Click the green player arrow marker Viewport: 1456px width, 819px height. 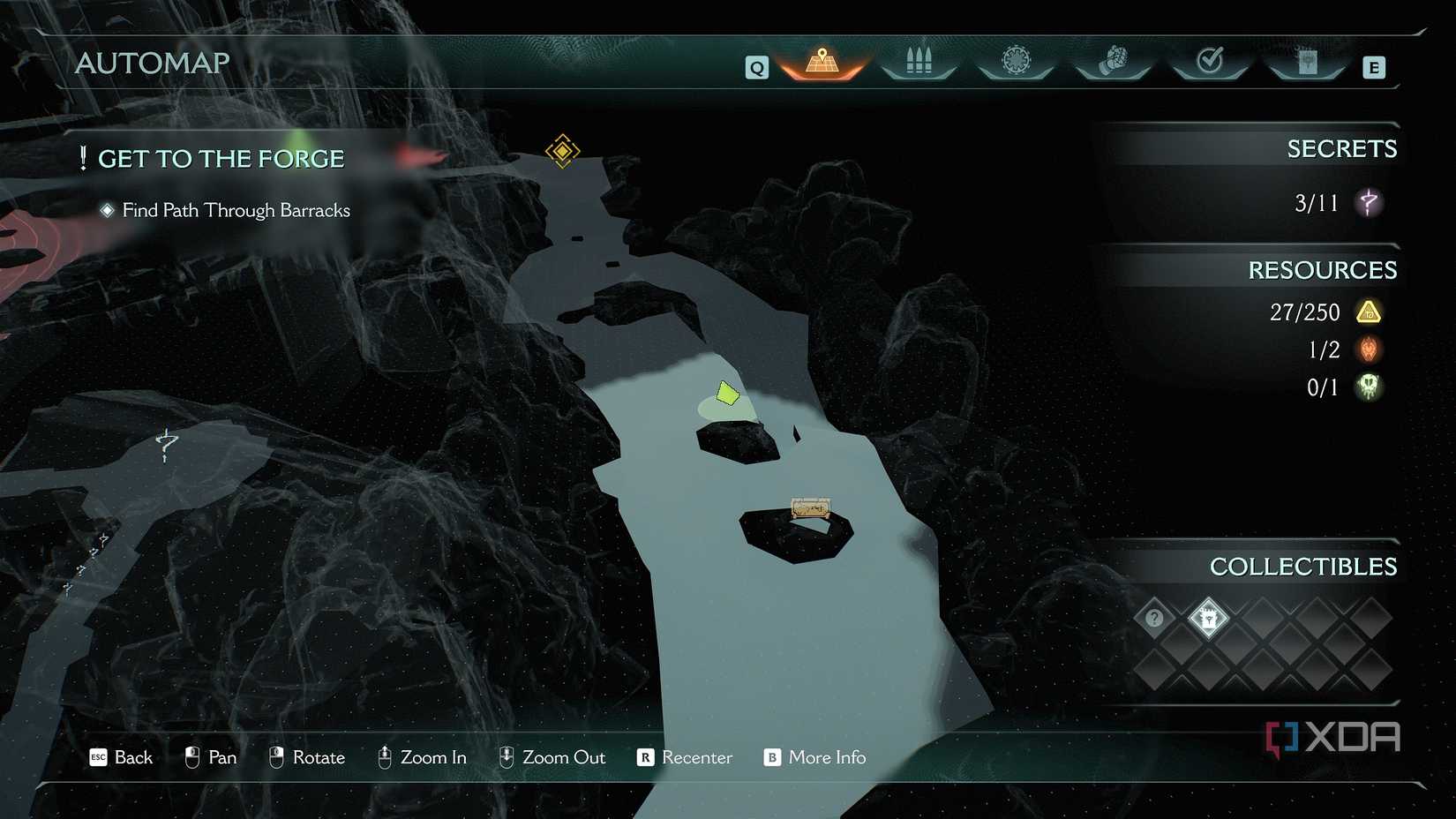[x=727, y=394]
